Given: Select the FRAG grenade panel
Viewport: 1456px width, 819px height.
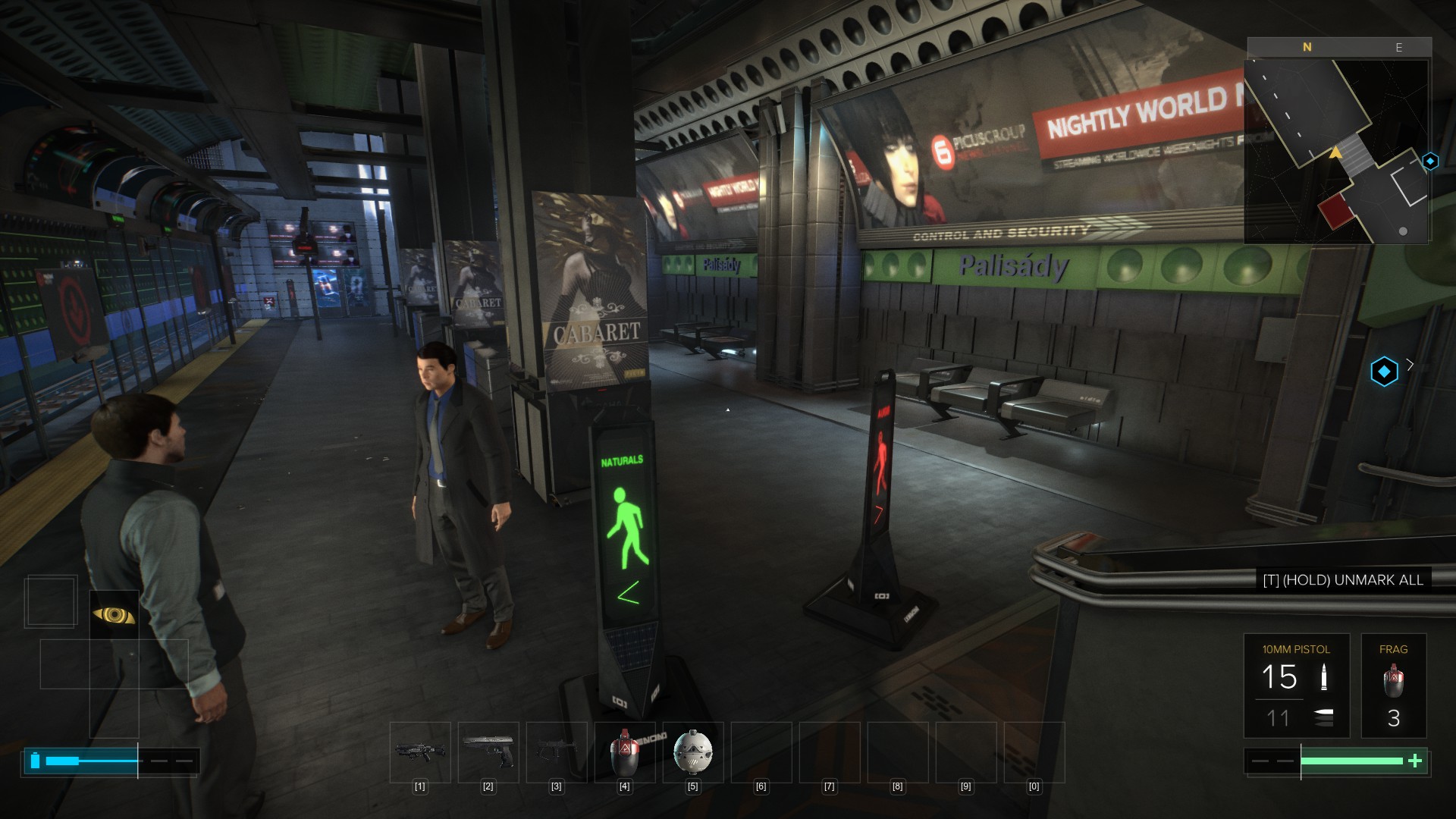Looking at the screenshot, I should point(1393,686).
